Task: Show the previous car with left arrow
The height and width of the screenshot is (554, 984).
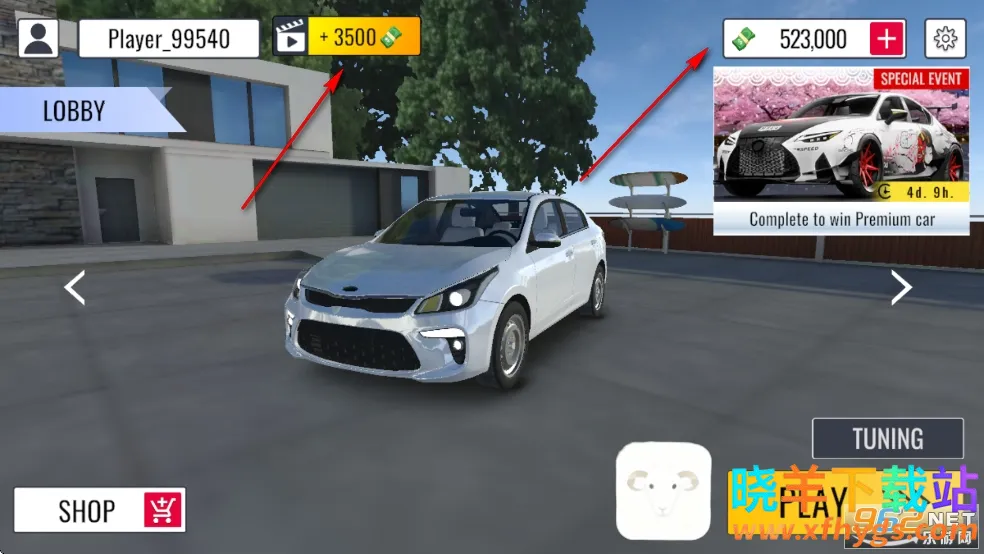Action: tap(75, 288)
